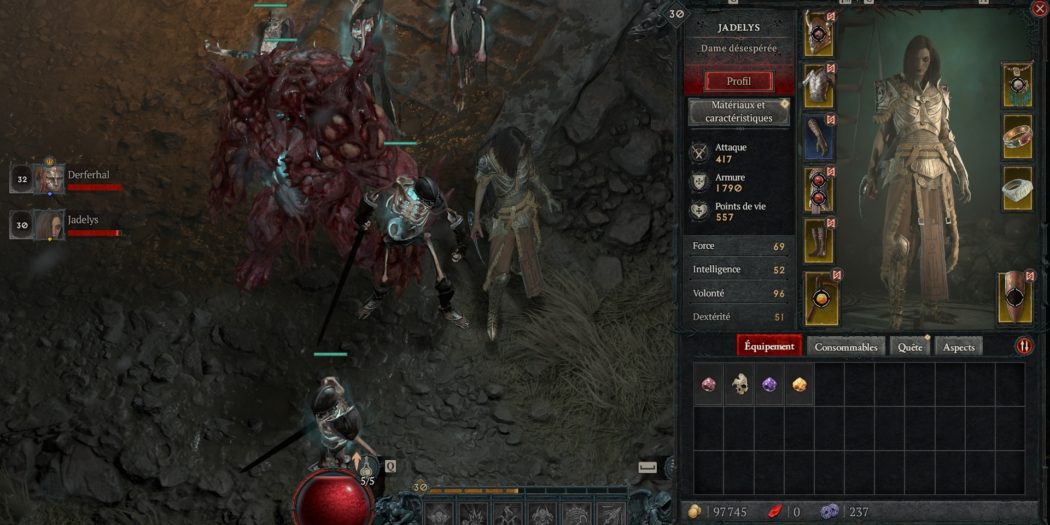
Task: Inspect the equipped amulet slot
Action: point(1017,85)
